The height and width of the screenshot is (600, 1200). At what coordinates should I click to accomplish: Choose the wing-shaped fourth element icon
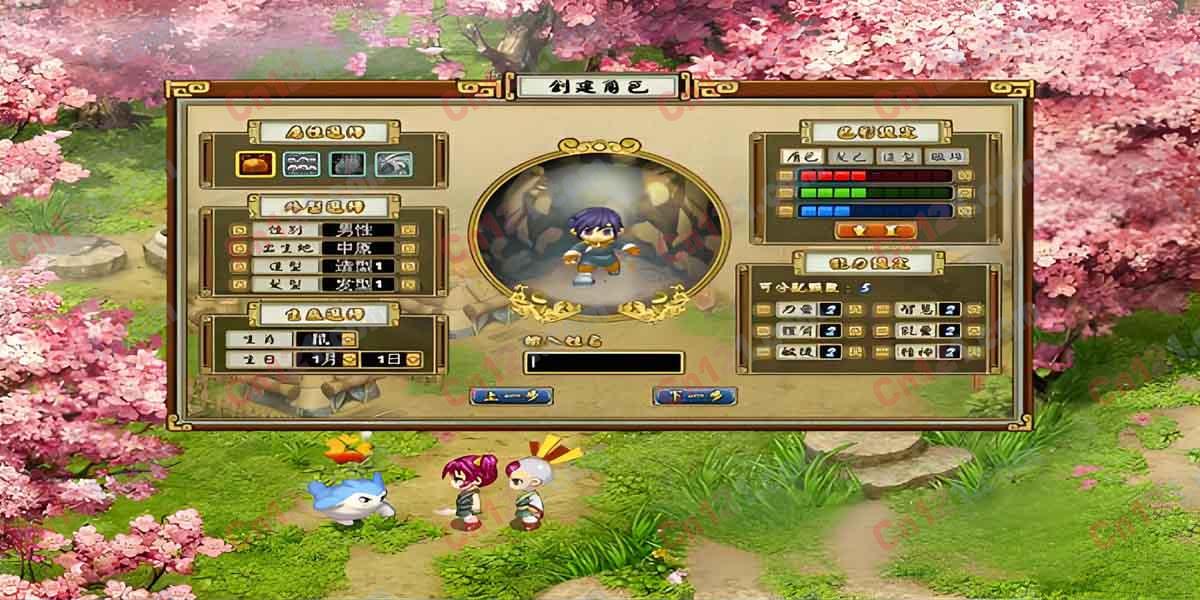[390, 164]
